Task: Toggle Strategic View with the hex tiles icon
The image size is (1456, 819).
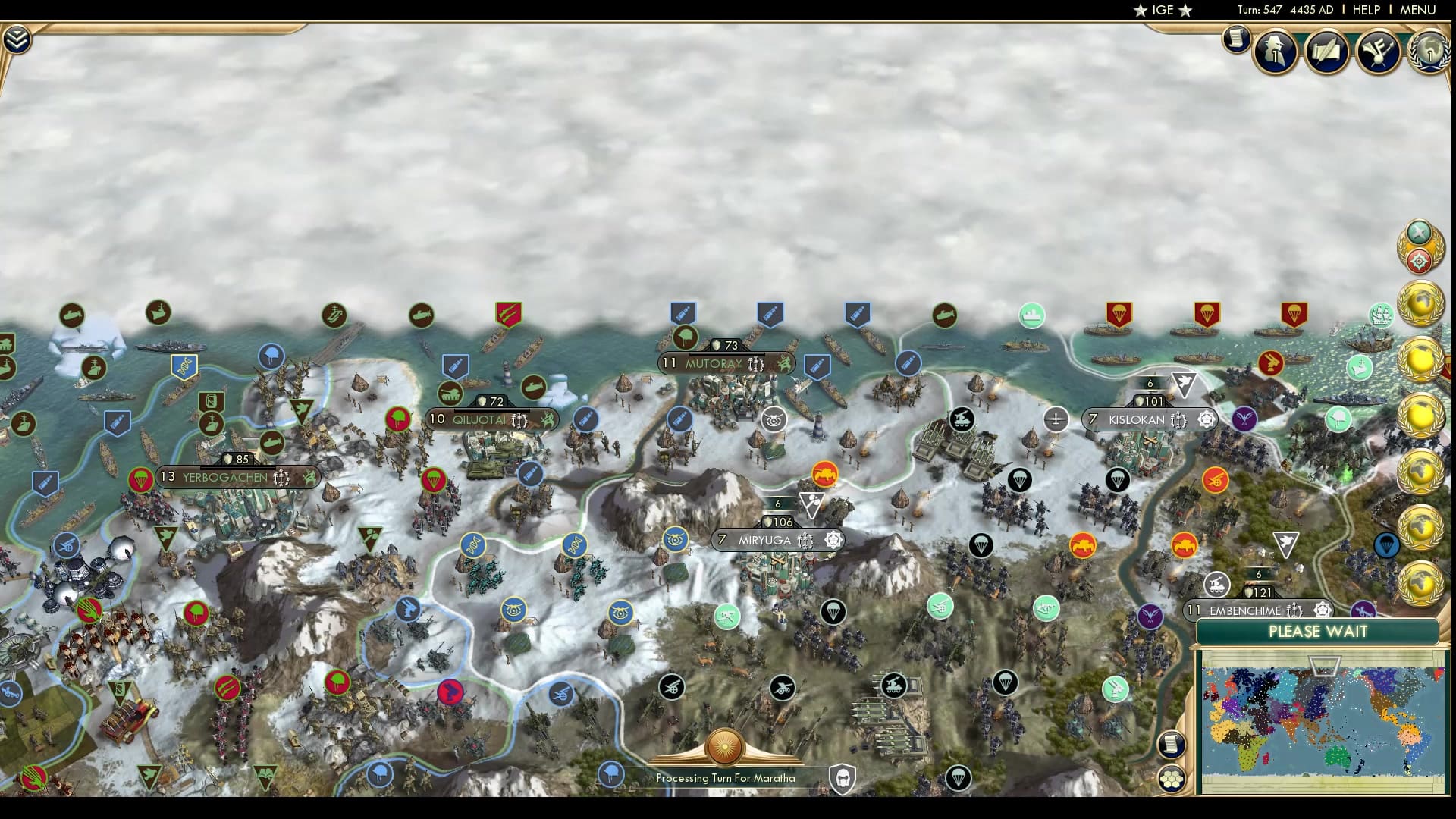Action: coord(1172,778)
